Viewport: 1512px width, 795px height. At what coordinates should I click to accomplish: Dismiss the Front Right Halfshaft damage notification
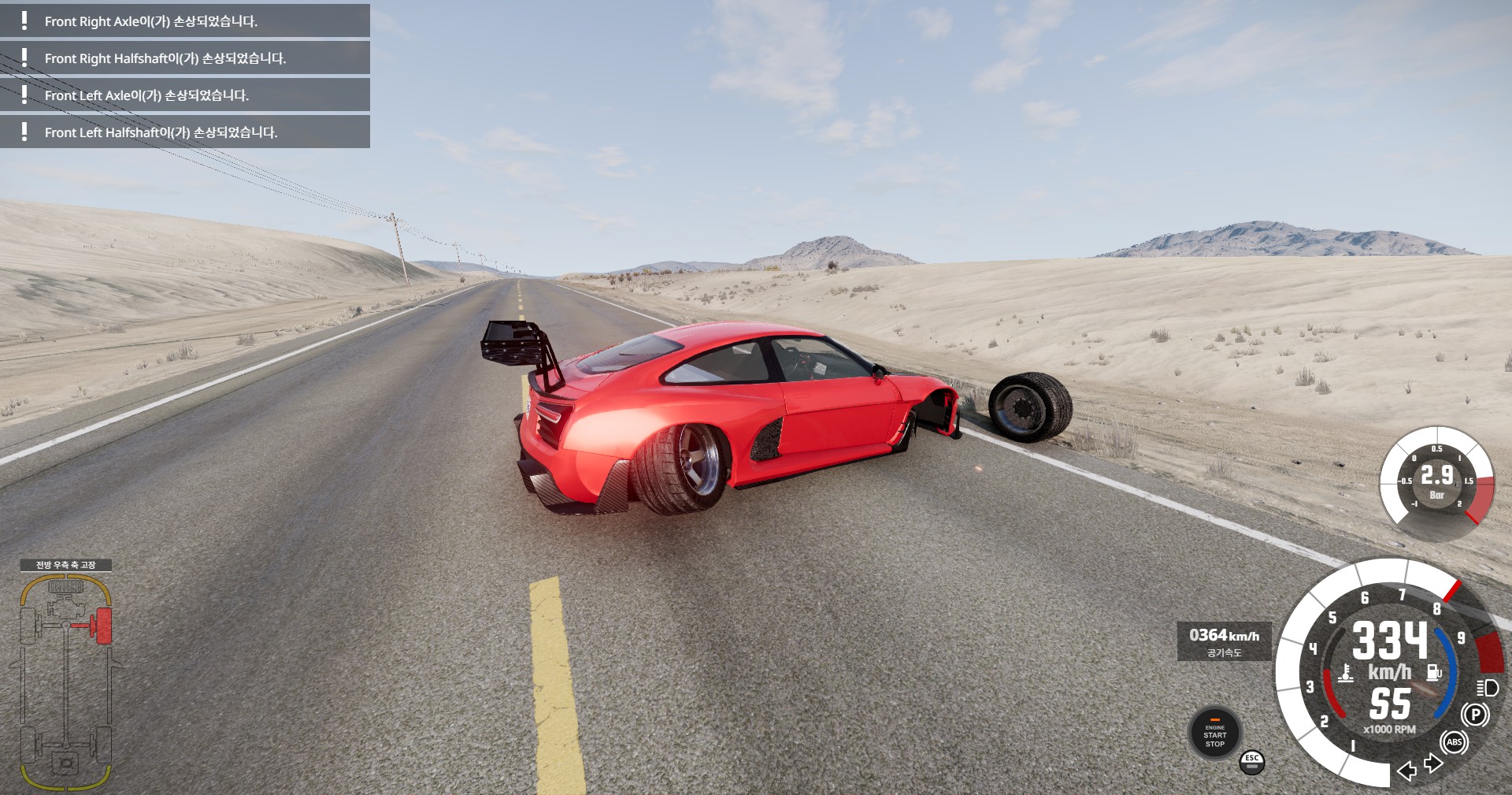(185, 58)
